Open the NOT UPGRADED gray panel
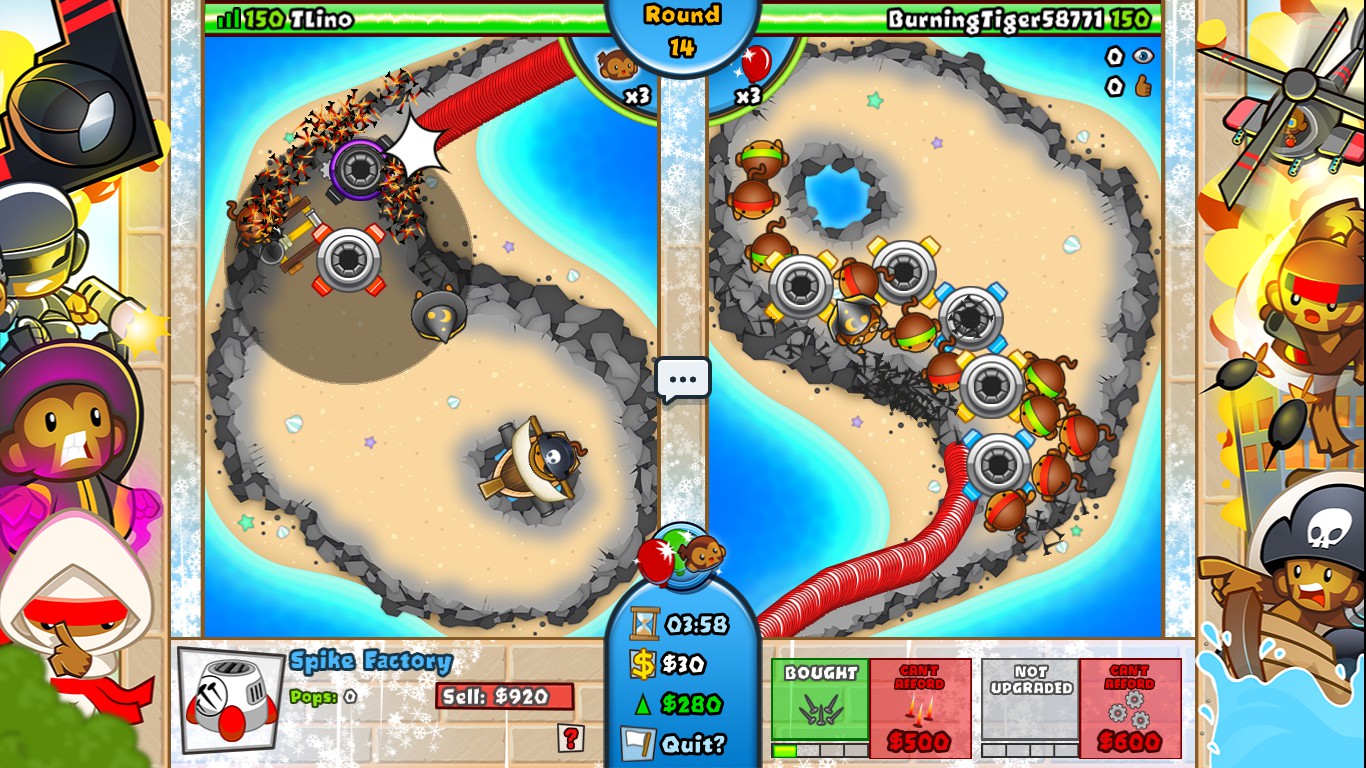The width and height of the screenshot is (1366, 768). tap(1030, 698)
